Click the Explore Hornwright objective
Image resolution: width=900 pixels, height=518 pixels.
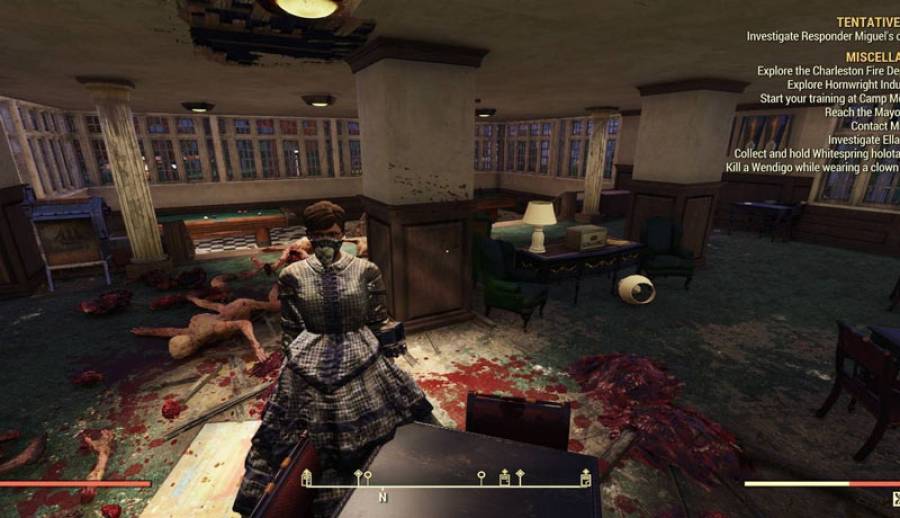842,85
